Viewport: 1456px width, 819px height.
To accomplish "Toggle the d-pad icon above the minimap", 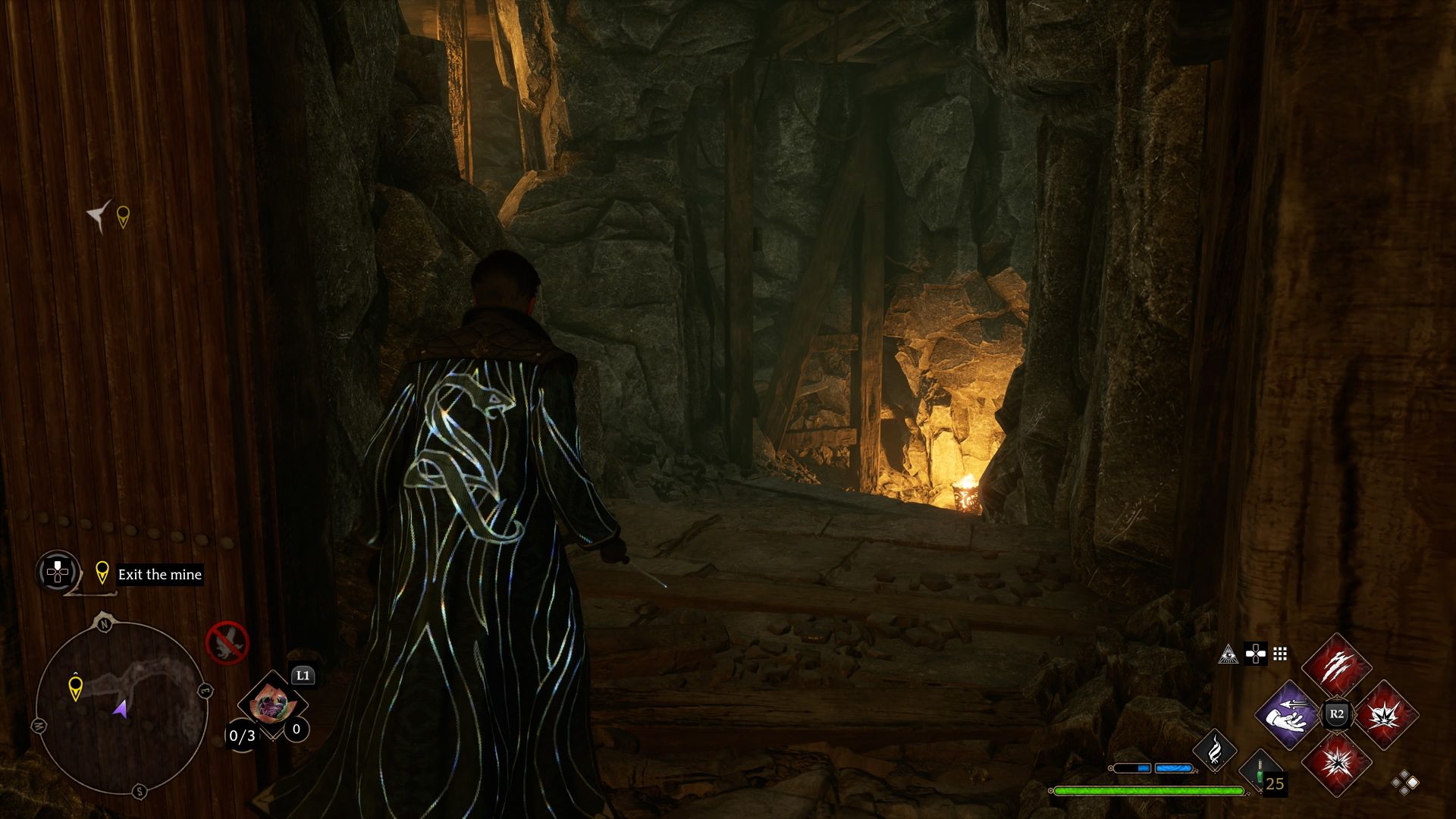I will 56,573.
